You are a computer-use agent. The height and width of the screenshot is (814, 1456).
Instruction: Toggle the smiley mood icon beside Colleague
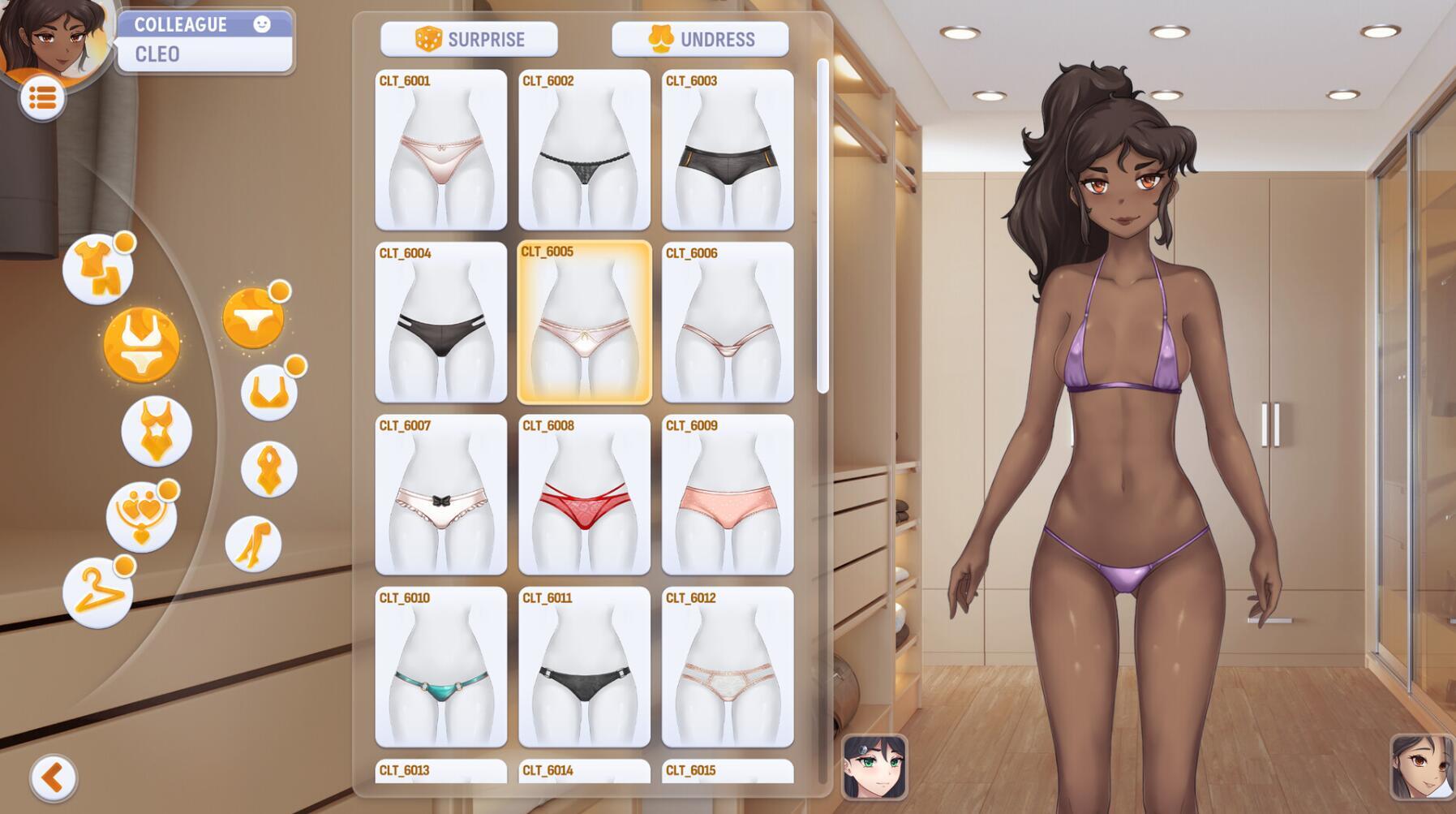coord(261,24)
